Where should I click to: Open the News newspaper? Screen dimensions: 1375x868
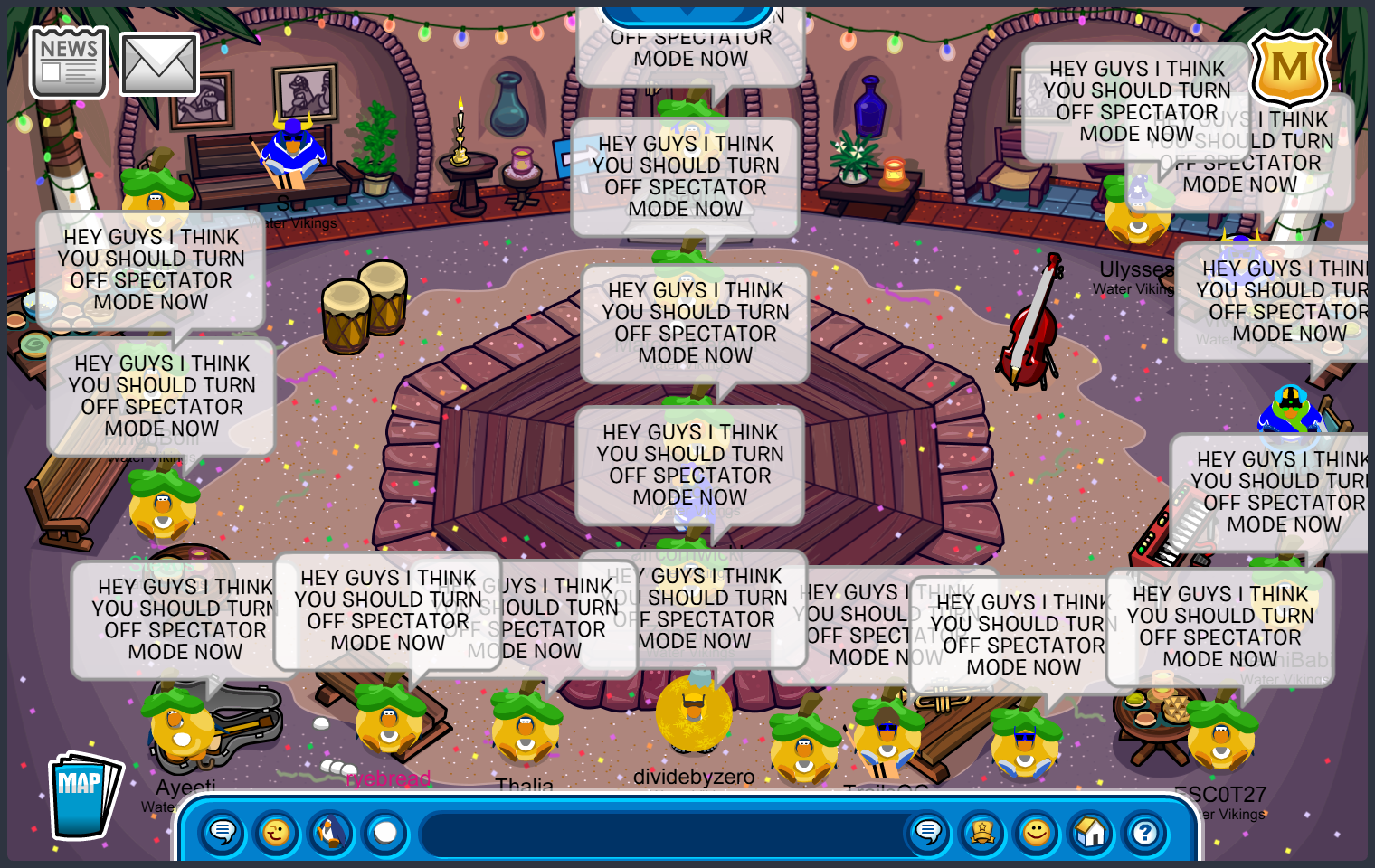coord(69,61)
